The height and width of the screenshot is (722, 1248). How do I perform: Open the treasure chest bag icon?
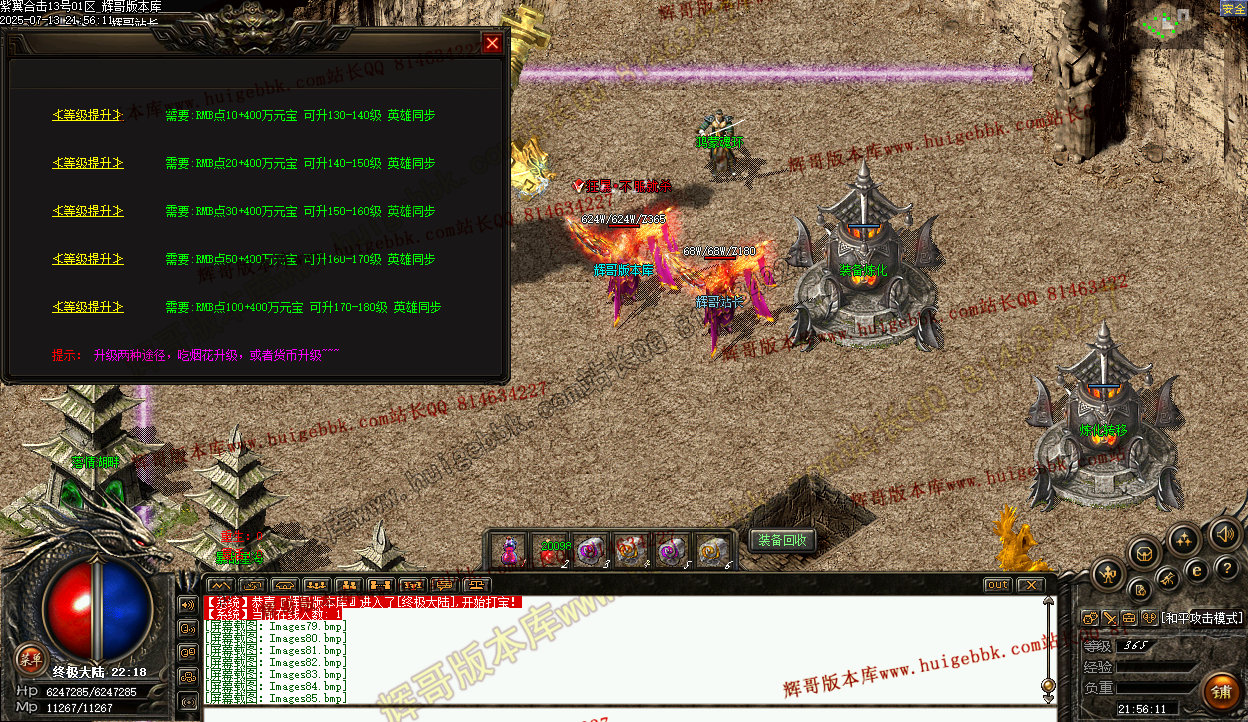[1144, 552]
